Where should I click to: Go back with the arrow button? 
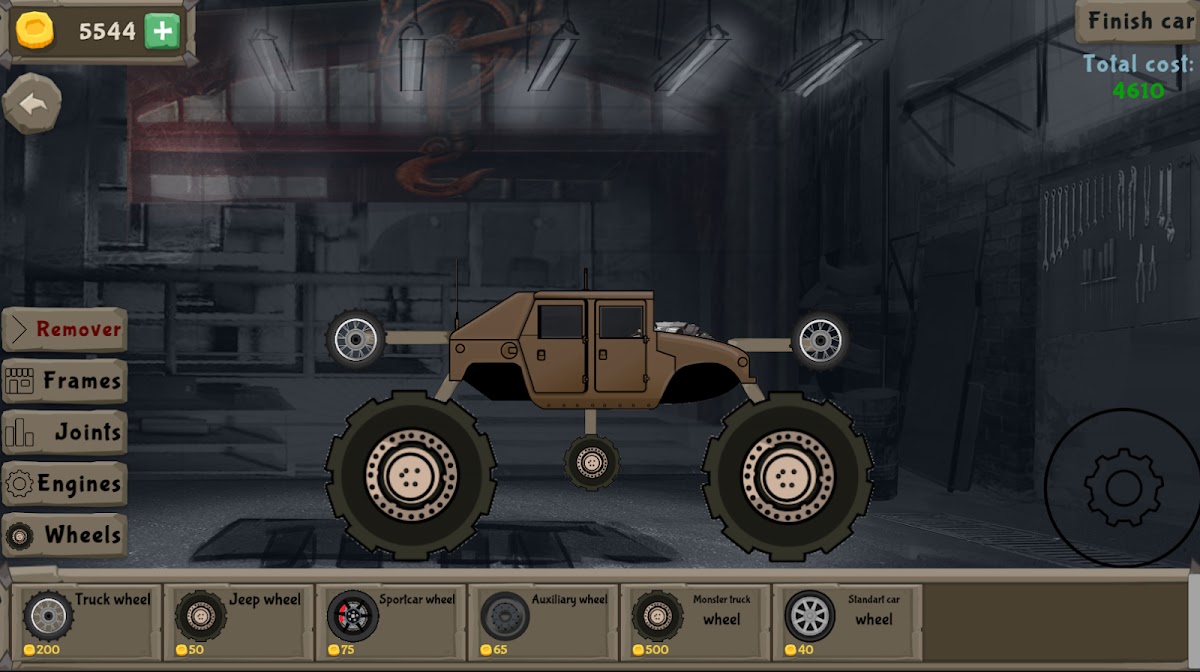32,103
